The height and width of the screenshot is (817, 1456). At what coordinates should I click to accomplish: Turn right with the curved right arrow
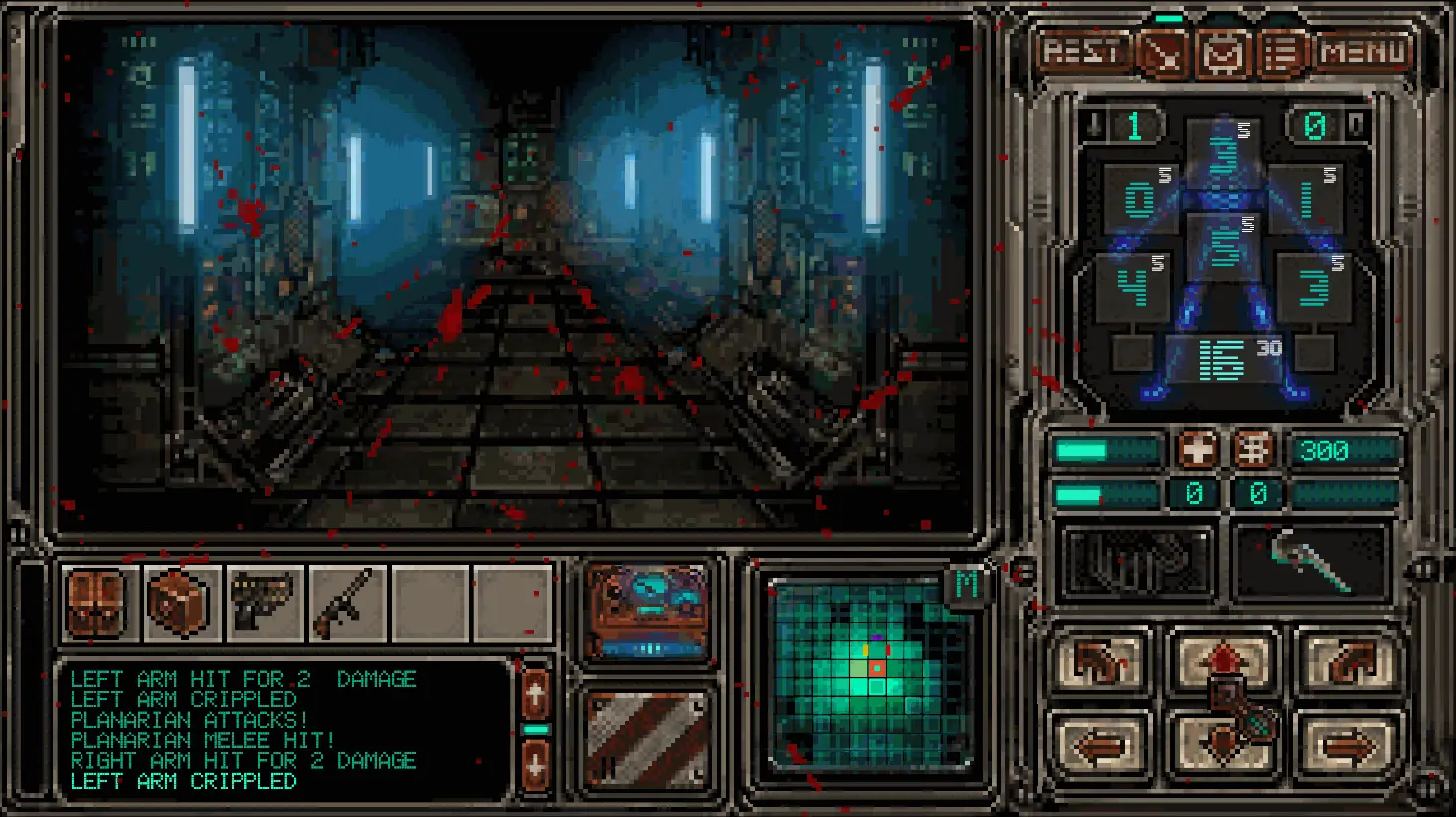pos(1348,661)
